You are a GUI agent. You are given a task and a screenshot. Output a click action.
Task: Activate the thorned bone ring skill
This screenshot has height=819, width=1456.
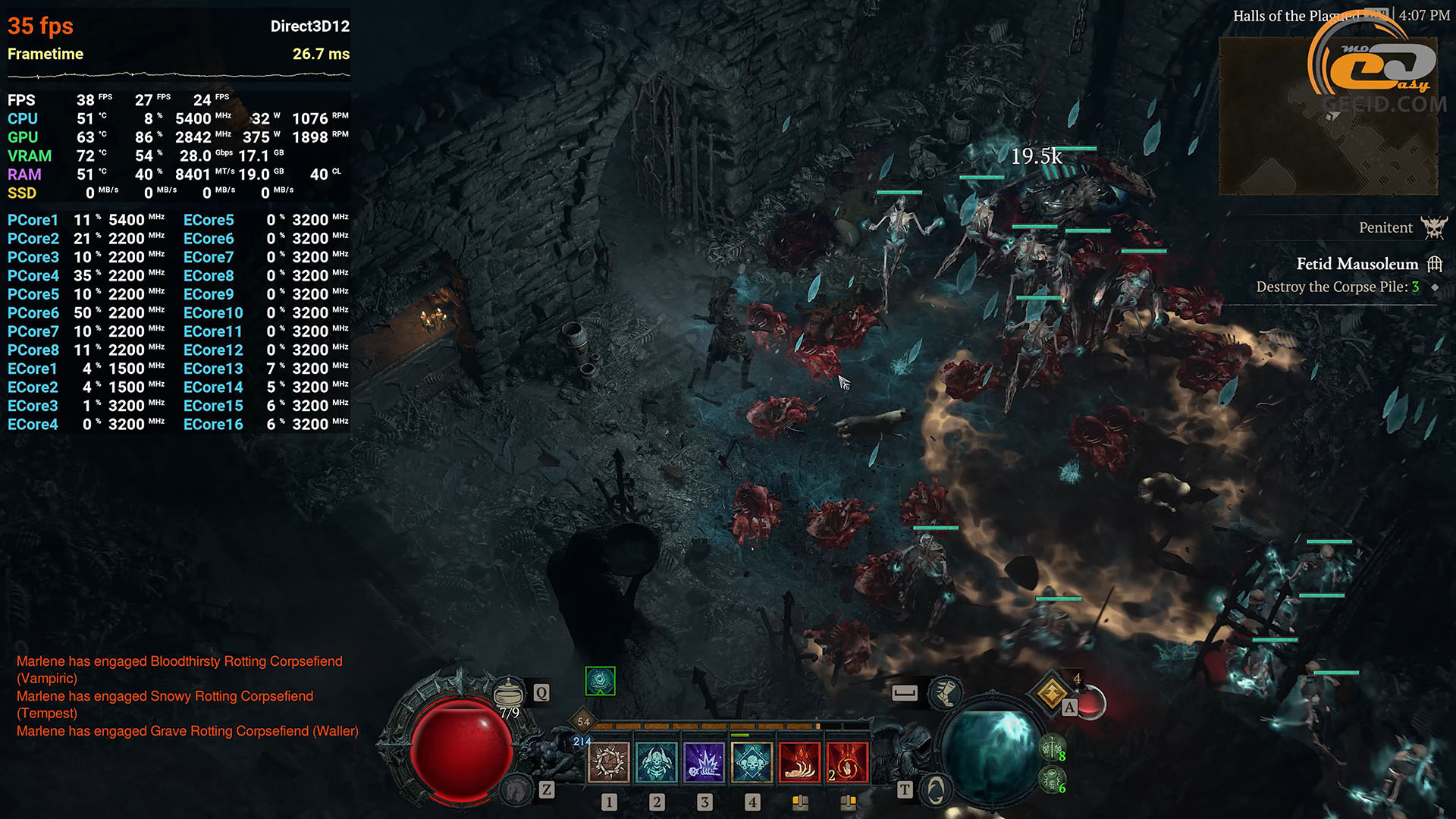(609, 761)
